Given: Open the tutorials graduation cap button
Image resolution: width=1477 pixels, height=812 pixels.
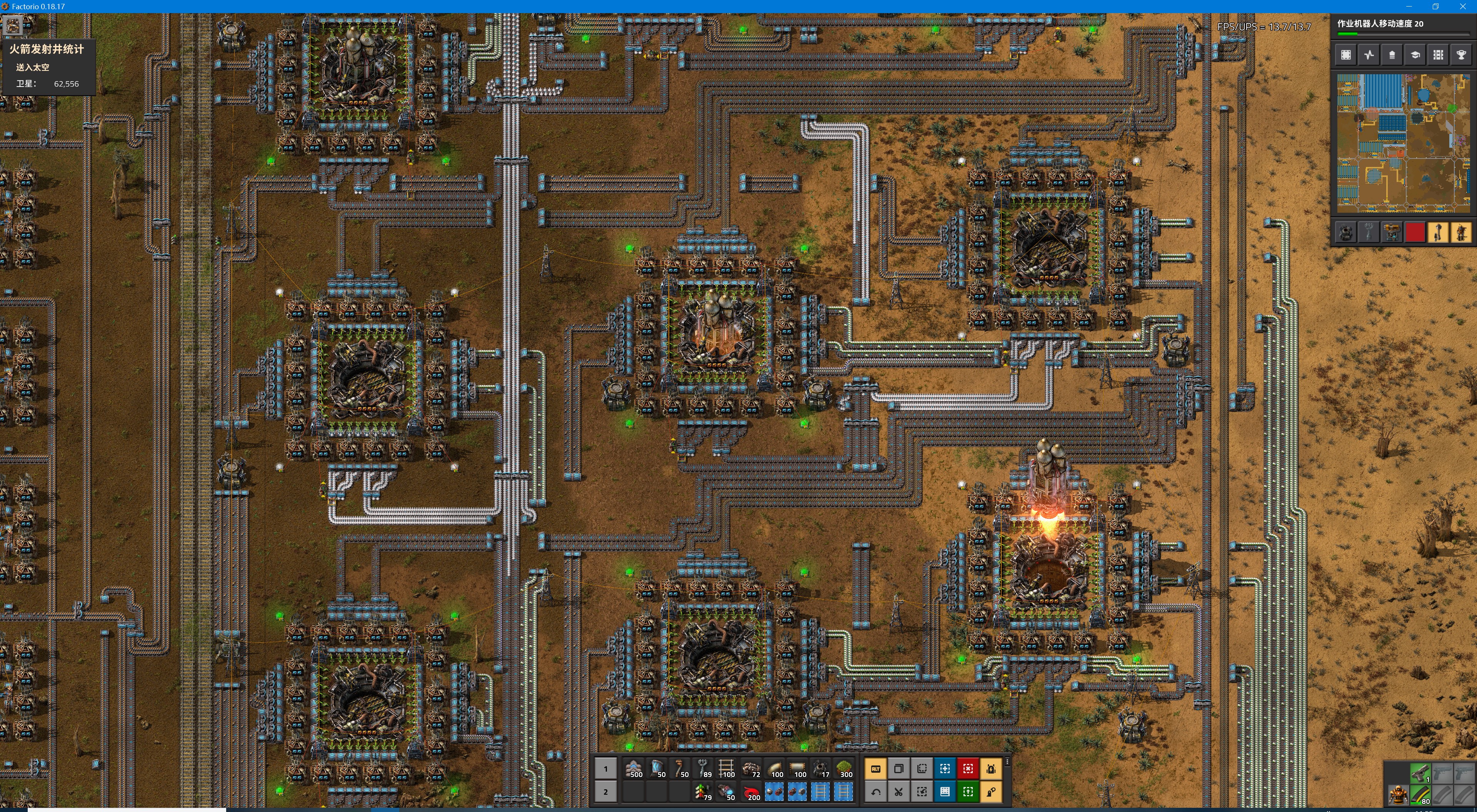Looking at the screenshot, I should 1415,55.
